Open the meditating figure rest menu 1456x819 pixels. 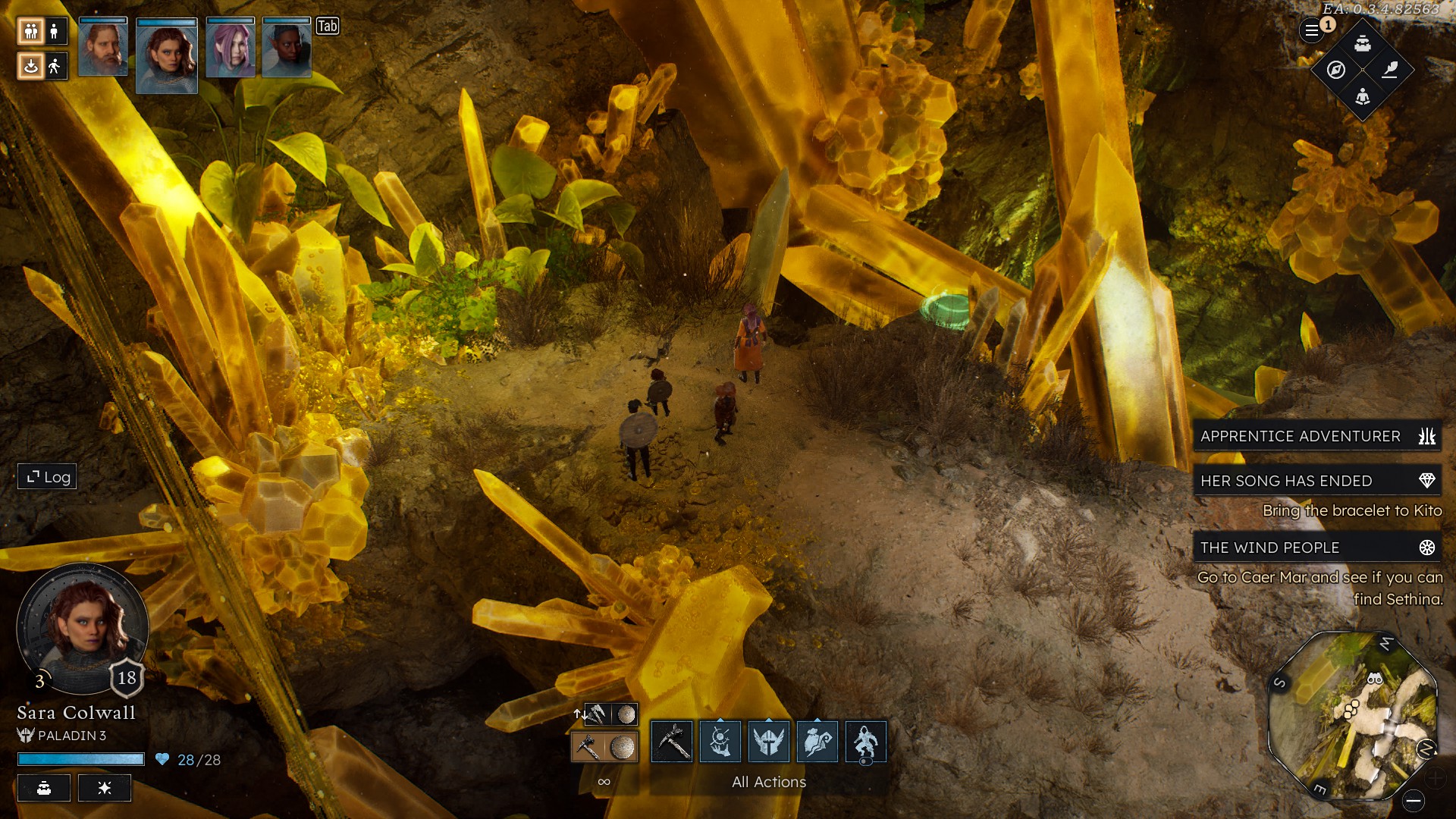(x=1363, y=96)
